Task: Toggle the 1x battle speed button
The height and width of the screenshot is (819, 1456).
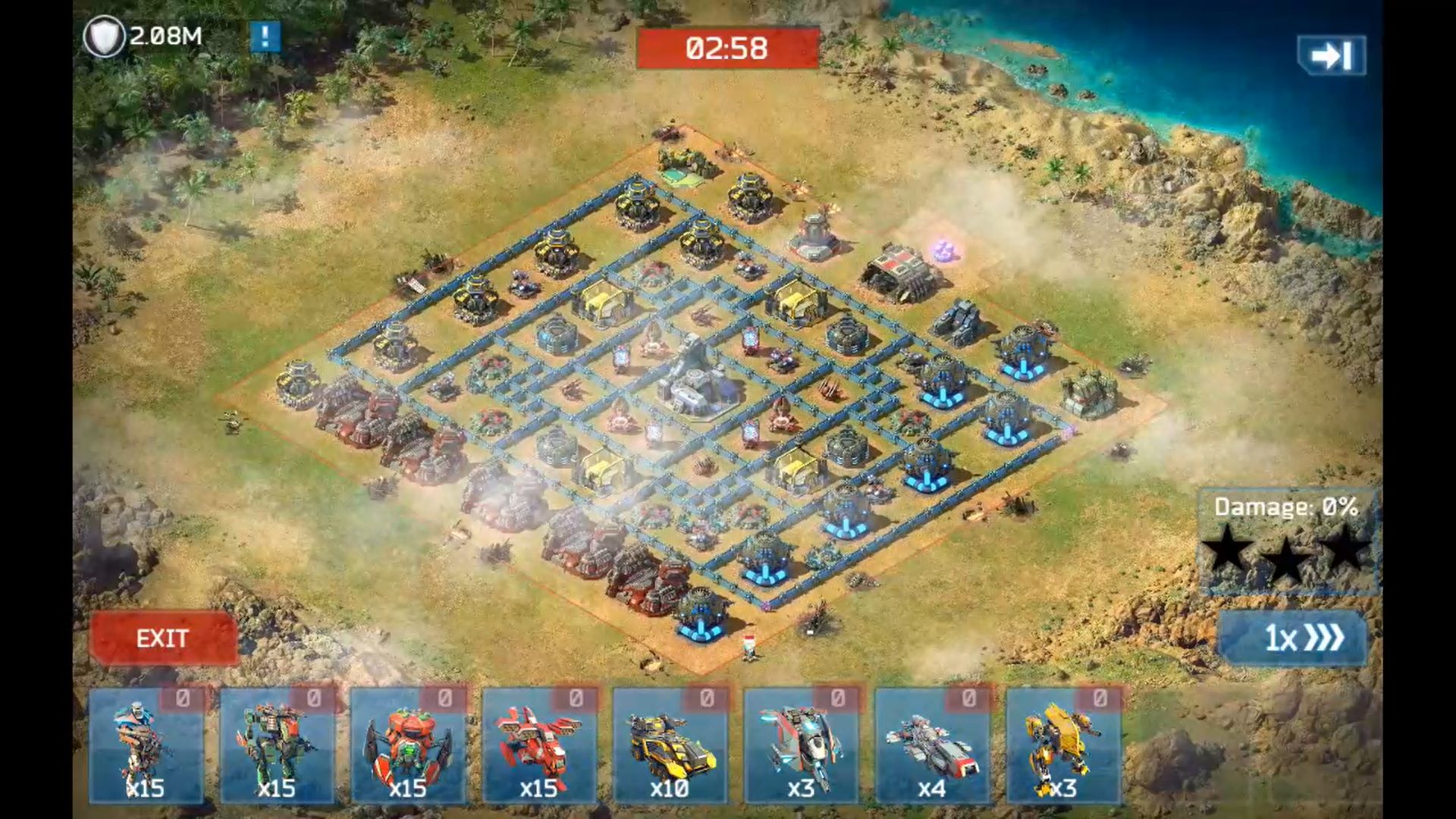Action: click(1293, 638)
